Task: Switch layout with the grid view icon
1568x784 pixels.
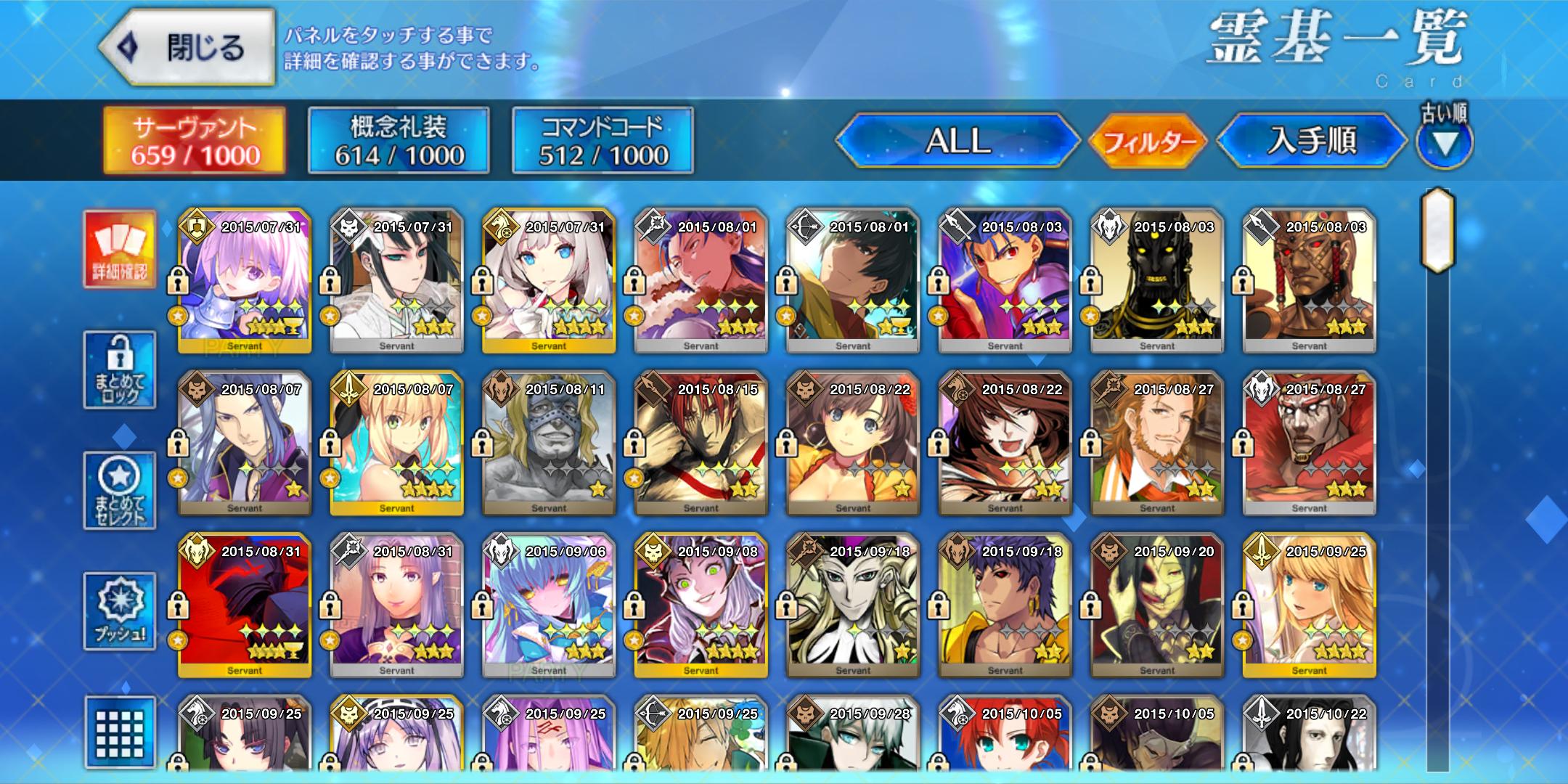Action: click(120, 732)
